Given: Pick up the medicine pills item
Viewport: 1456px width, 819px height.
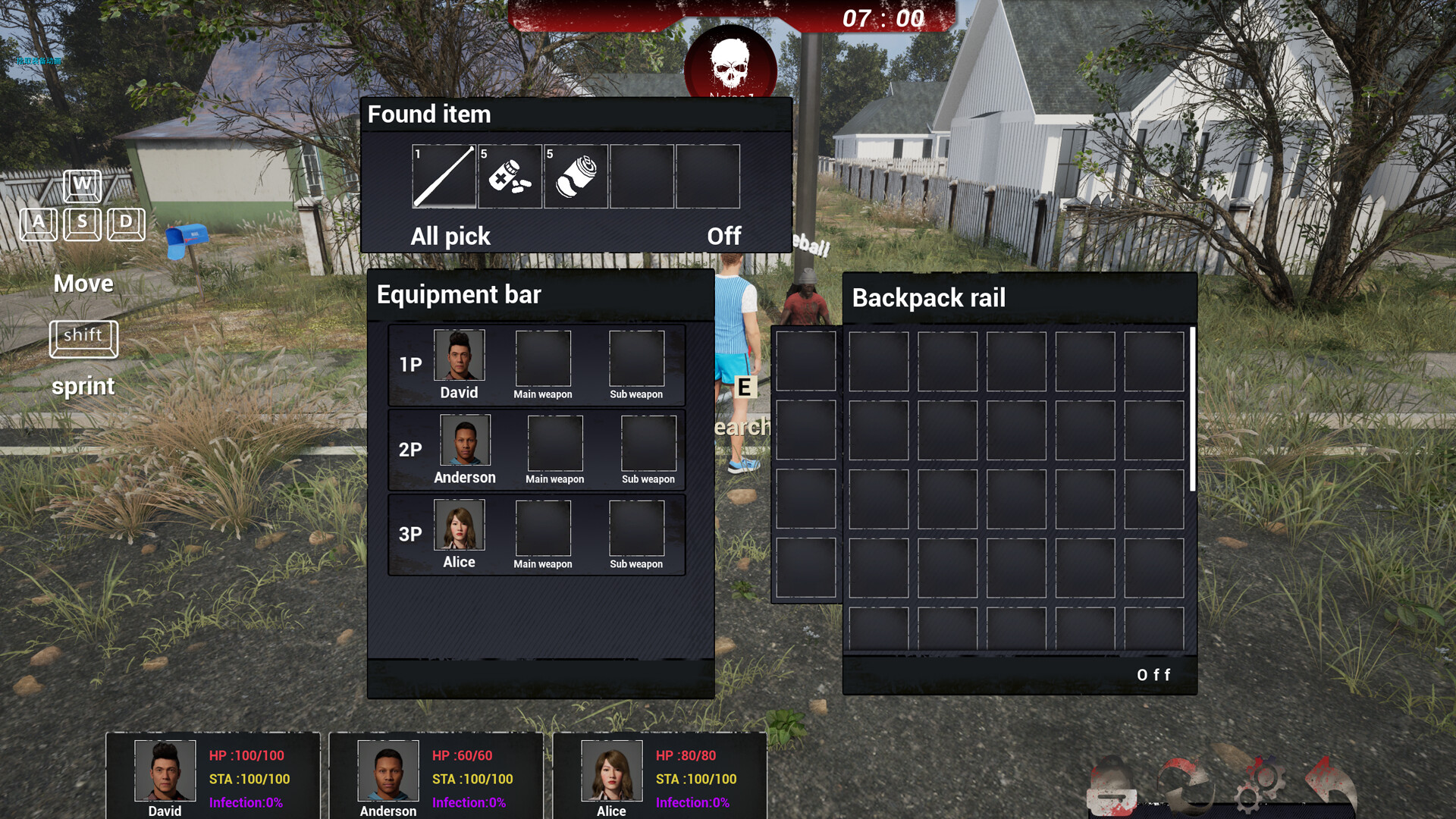Looking at the screenshot, I should pyautogui.click(x=509, y=176).
